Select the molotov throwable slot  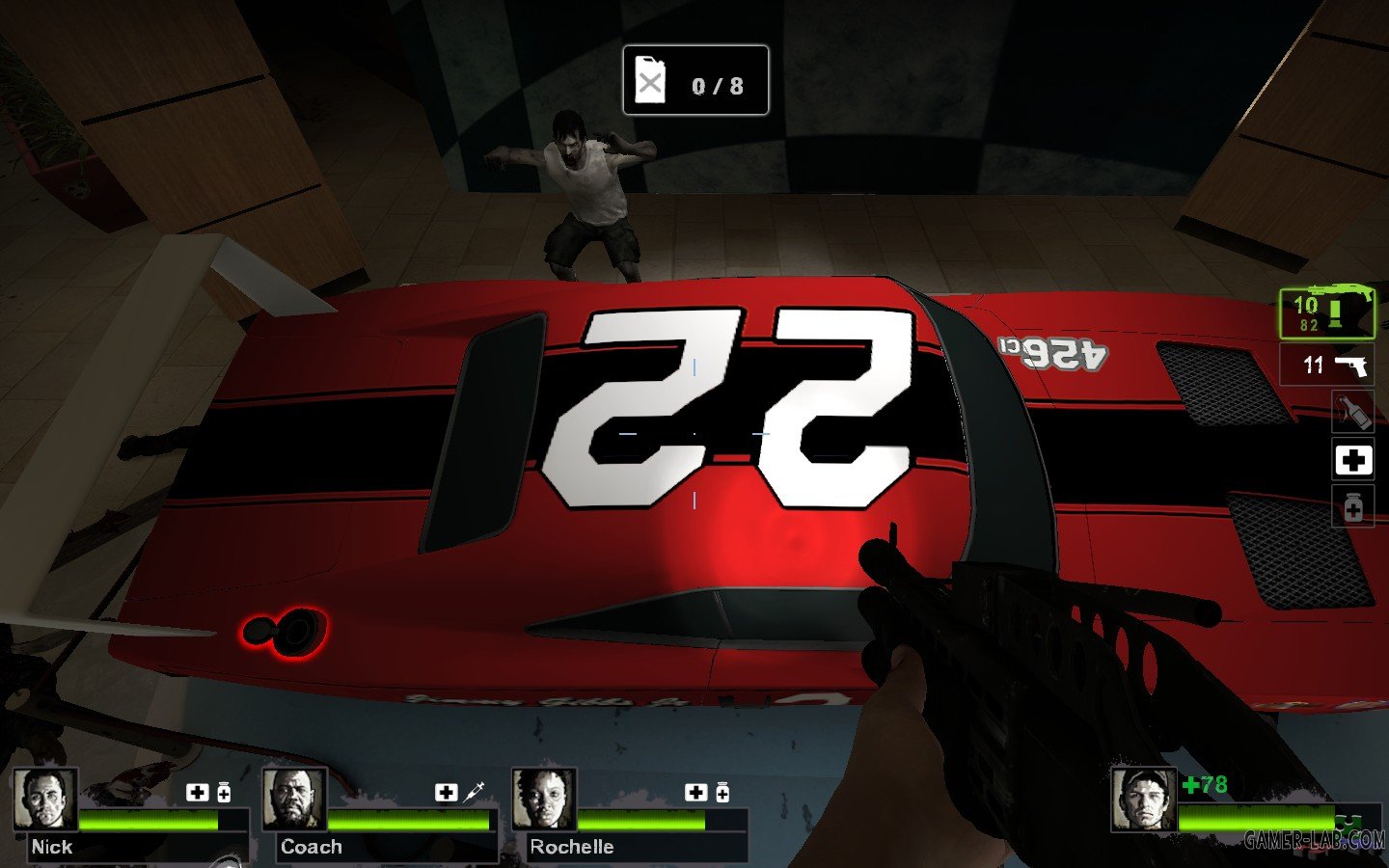[1352, 413]
